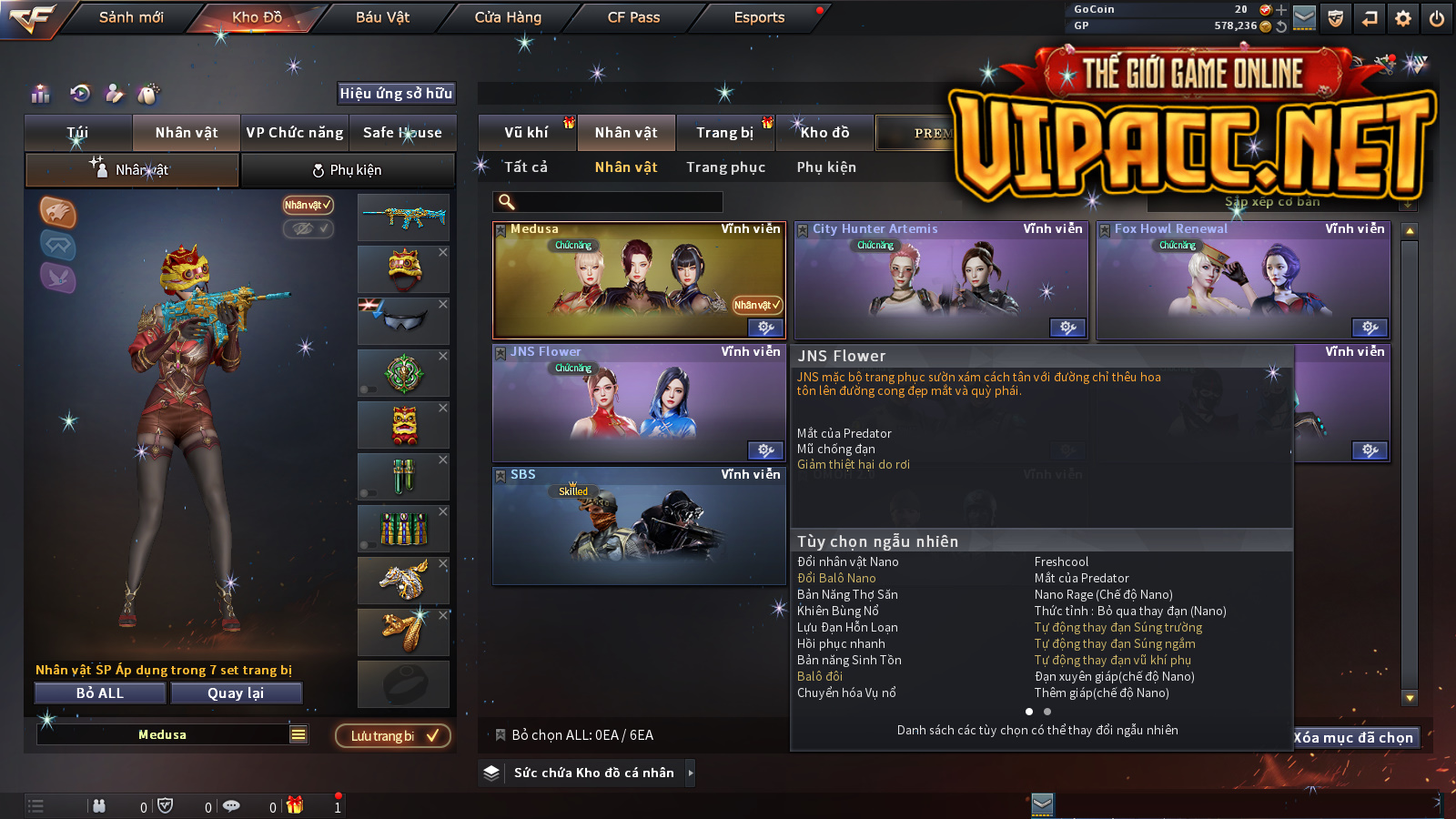Viewport: 1456px width, 819px height.
Task: Select the Trang phục filter
Action: (725, 167)
